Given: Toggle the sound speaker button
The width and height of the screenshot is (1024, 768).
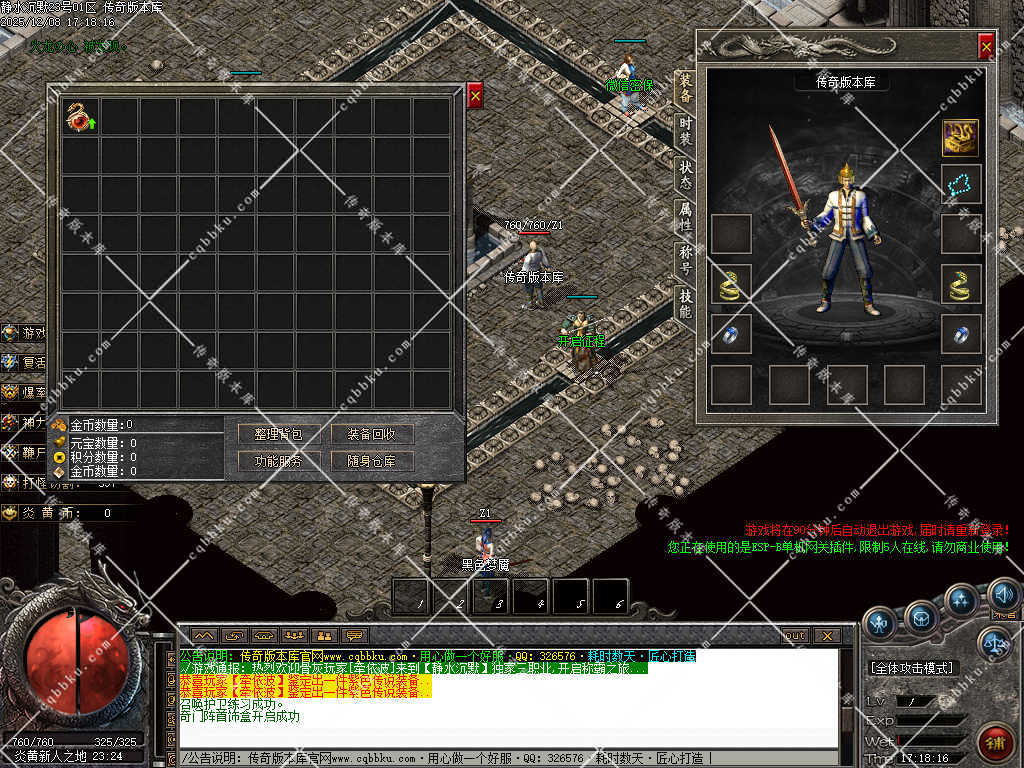Looking at the screenshot, I should click(1004, 597).
